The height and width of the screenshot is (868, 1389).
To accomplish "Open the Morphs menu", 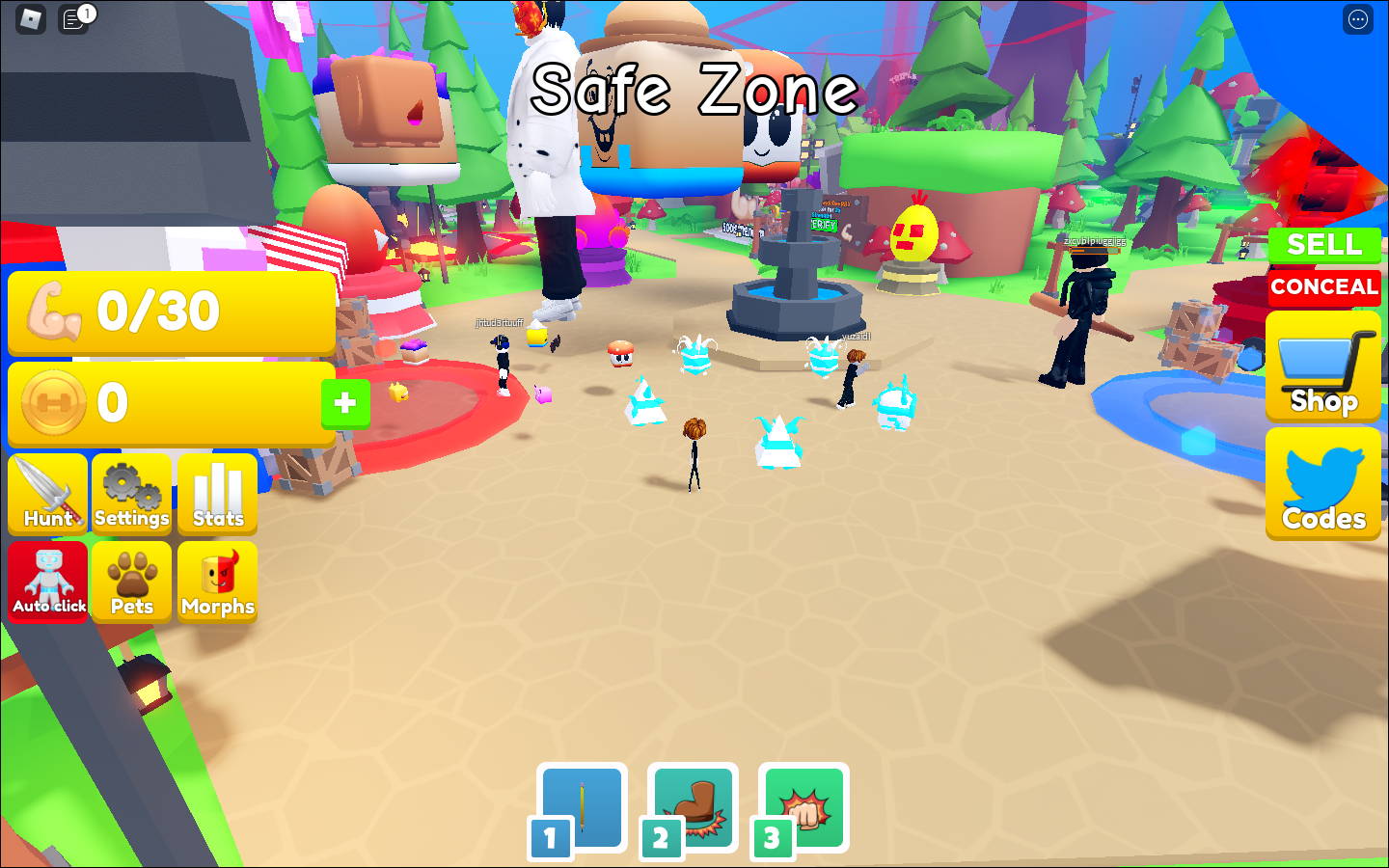I will click(217, 582).
